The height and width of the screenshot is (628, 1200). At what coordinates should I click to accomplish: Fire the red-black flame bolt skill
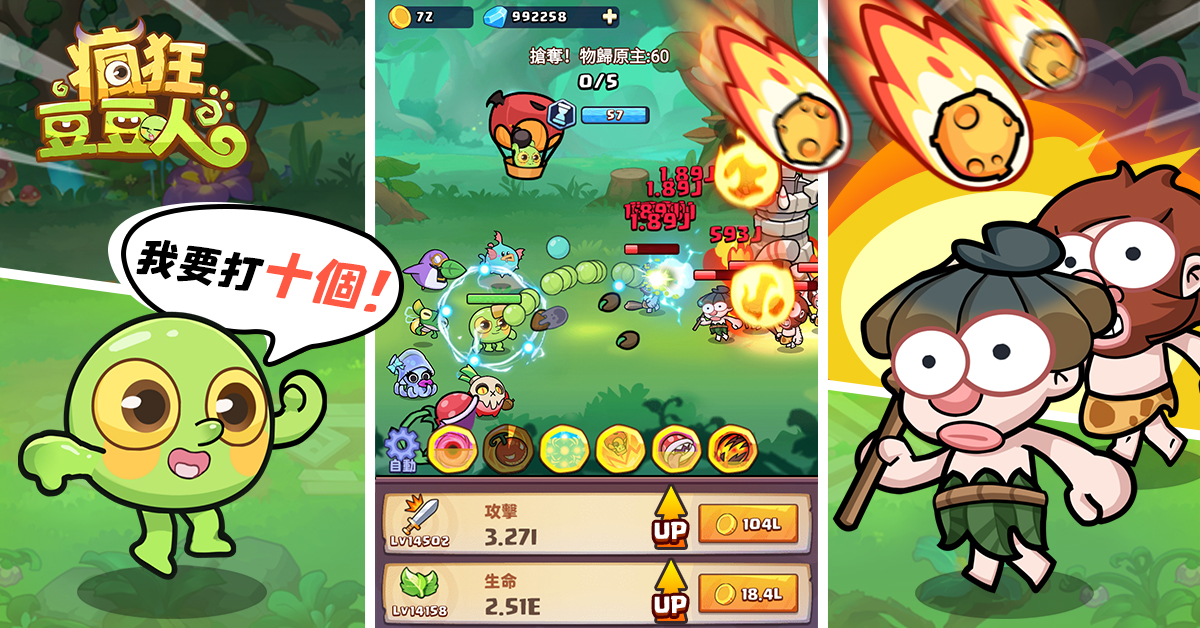730,449
